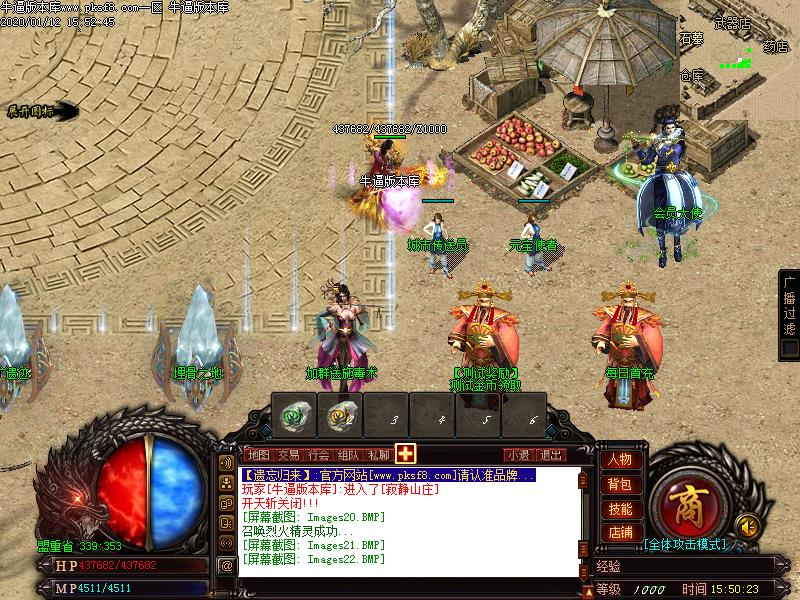Screen dimensions: 800x600
Task: Open the 行会 guild panel
Action: pos(318,455)
